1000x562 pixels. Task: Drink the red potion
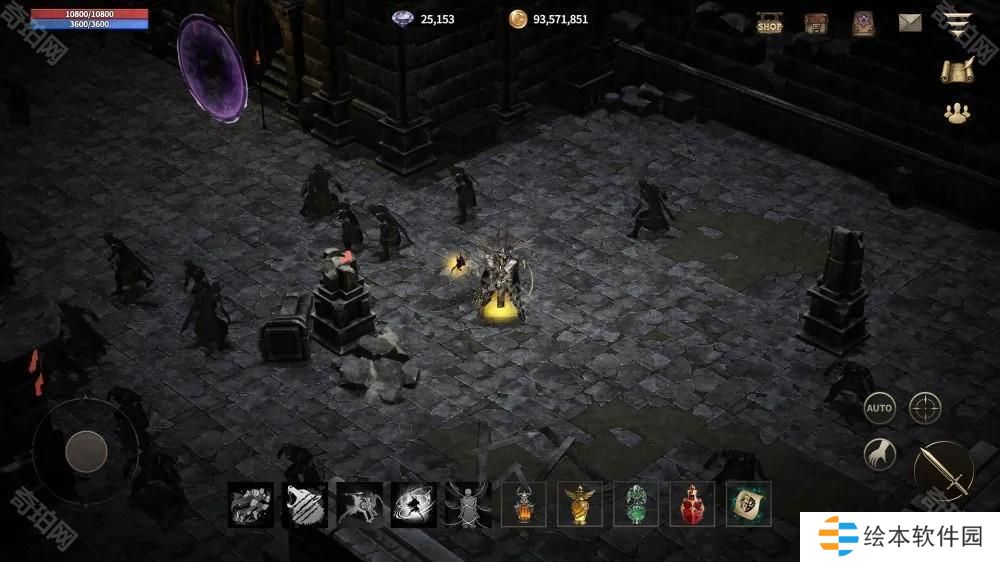692,505
